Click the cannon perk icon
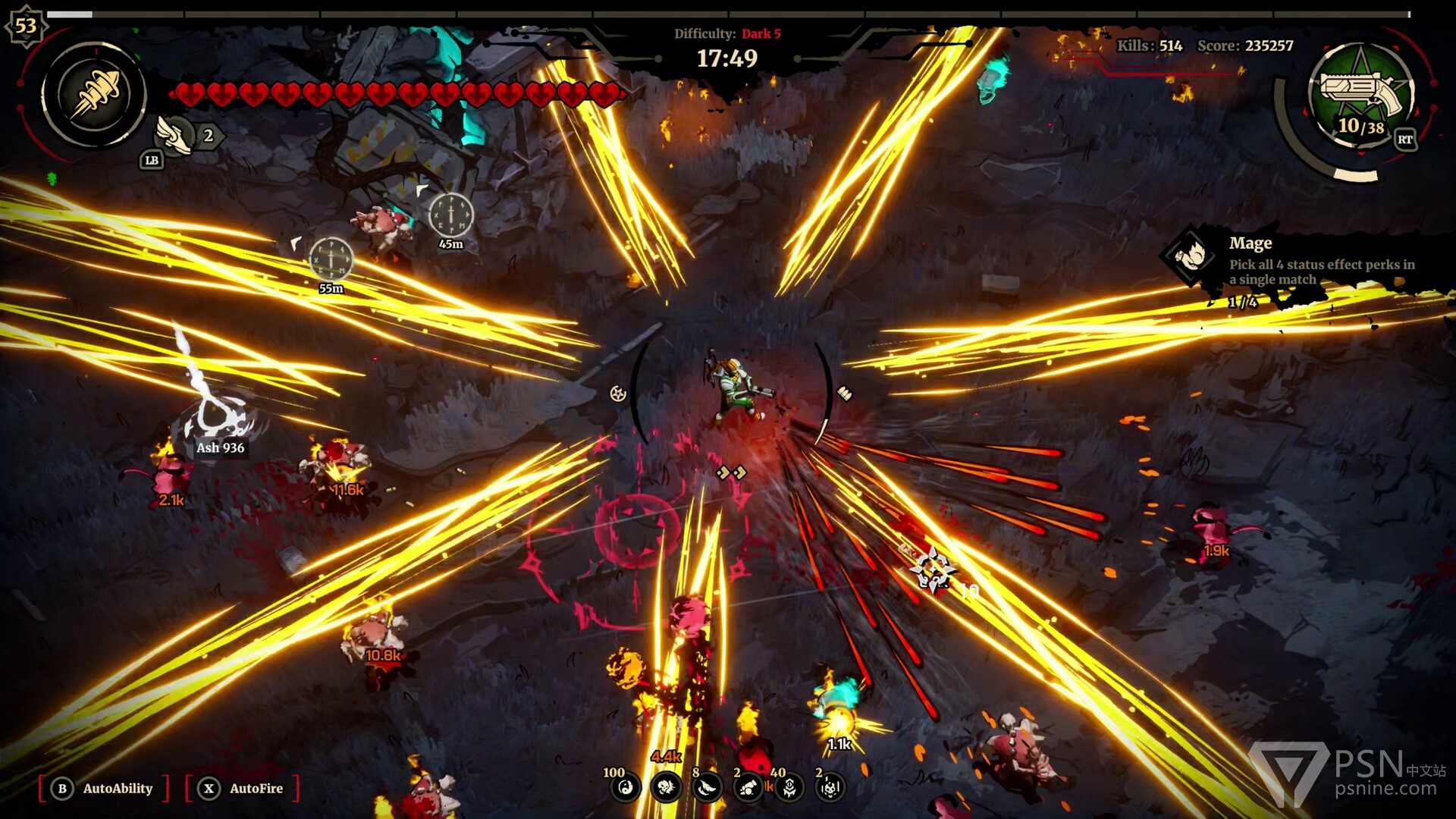 [748, 789]
